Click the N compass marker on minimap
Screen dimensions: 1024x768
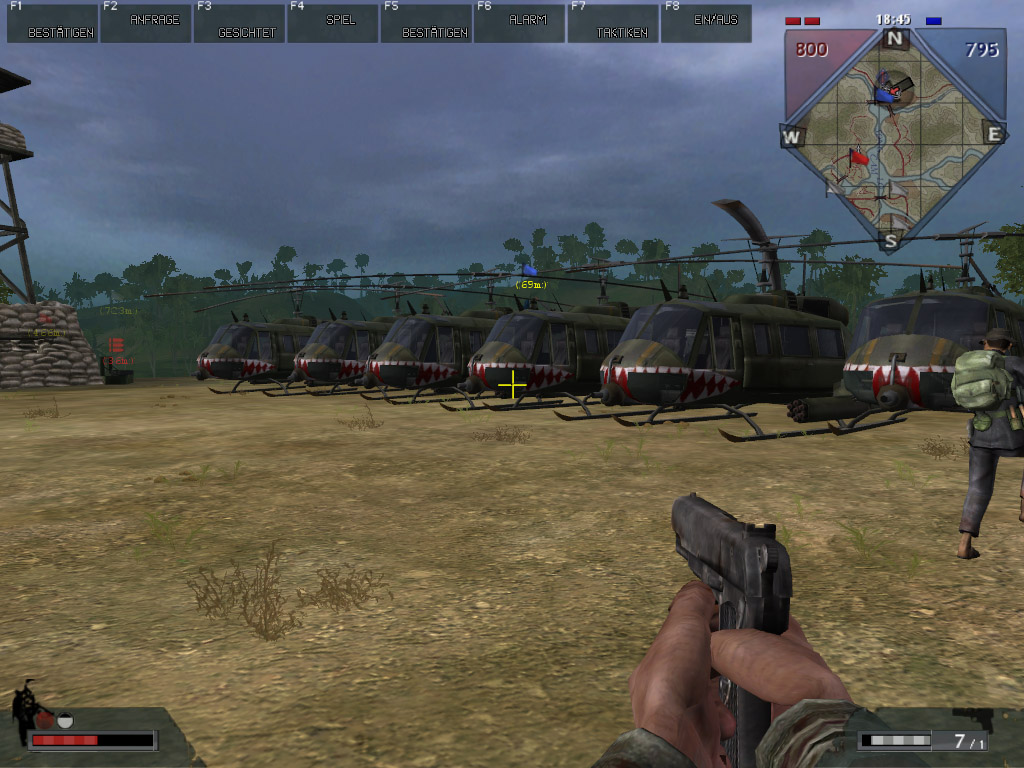coord(894,39)
